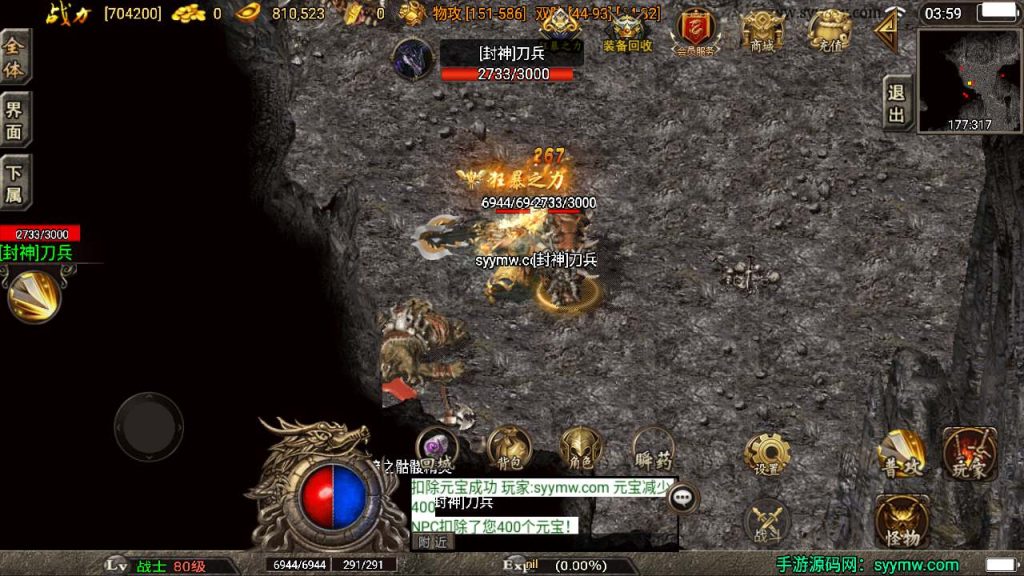The height and width of the screenshot is (576, 1024).
Task: Switch to the 全体 tab
Action: (15, 59)
